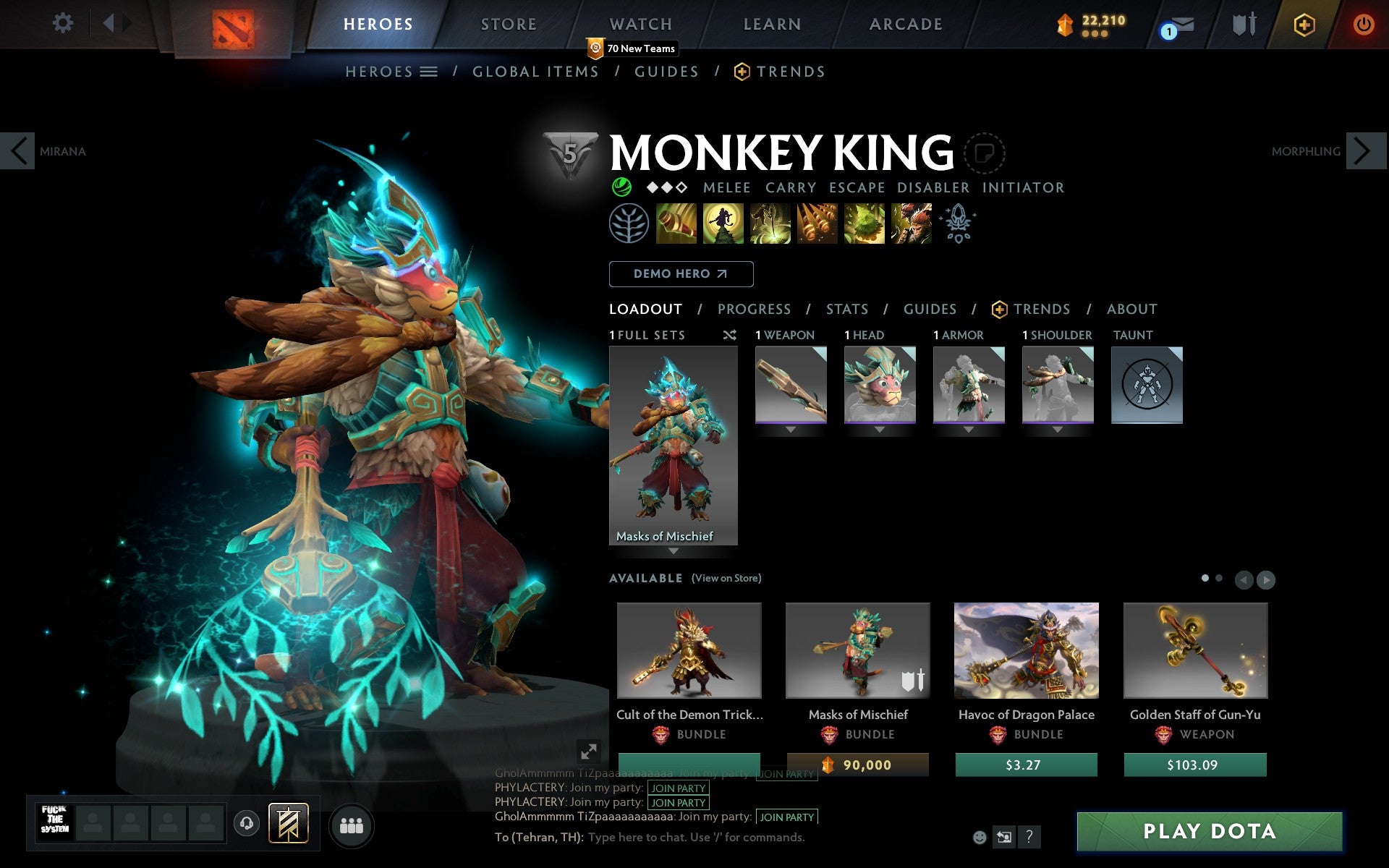1389x868 pixels.
Task: Expand the Masks of Mischief set arrow
Action: tap(674, 550)
